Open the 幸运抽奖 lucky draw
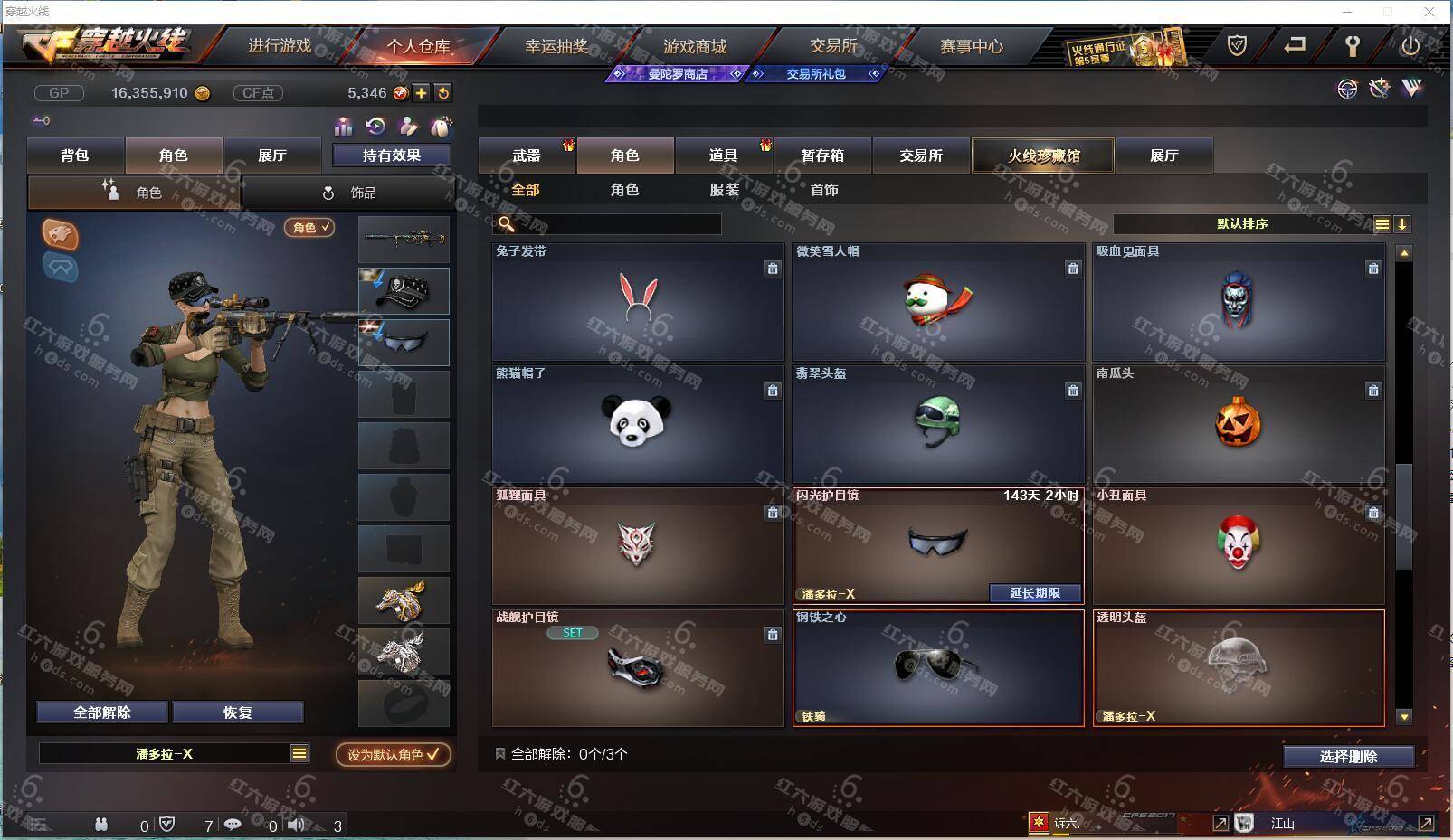The width and height of the screenshot is (1453, 840). (x=556, y=46)
